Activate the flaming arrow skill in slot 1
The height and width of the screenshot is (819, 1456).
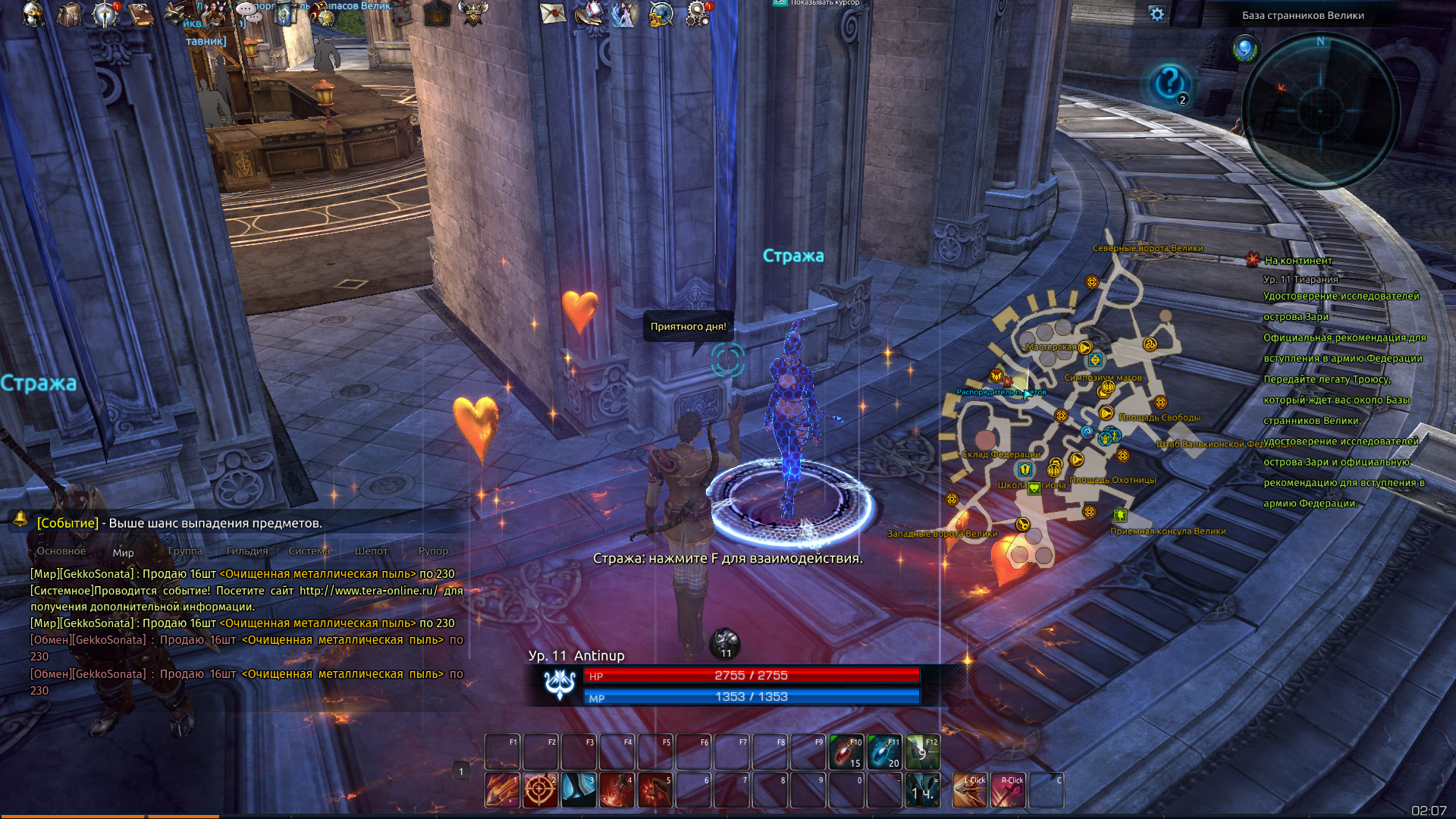(502, 790)
